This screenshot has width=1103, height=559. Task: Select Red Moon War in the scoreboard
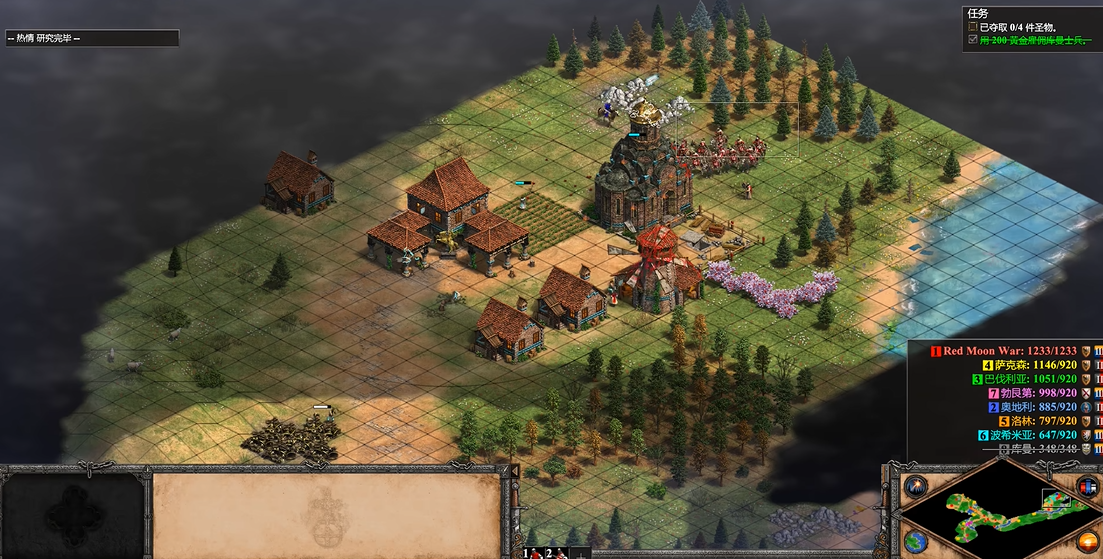(x=1010, y=351)
